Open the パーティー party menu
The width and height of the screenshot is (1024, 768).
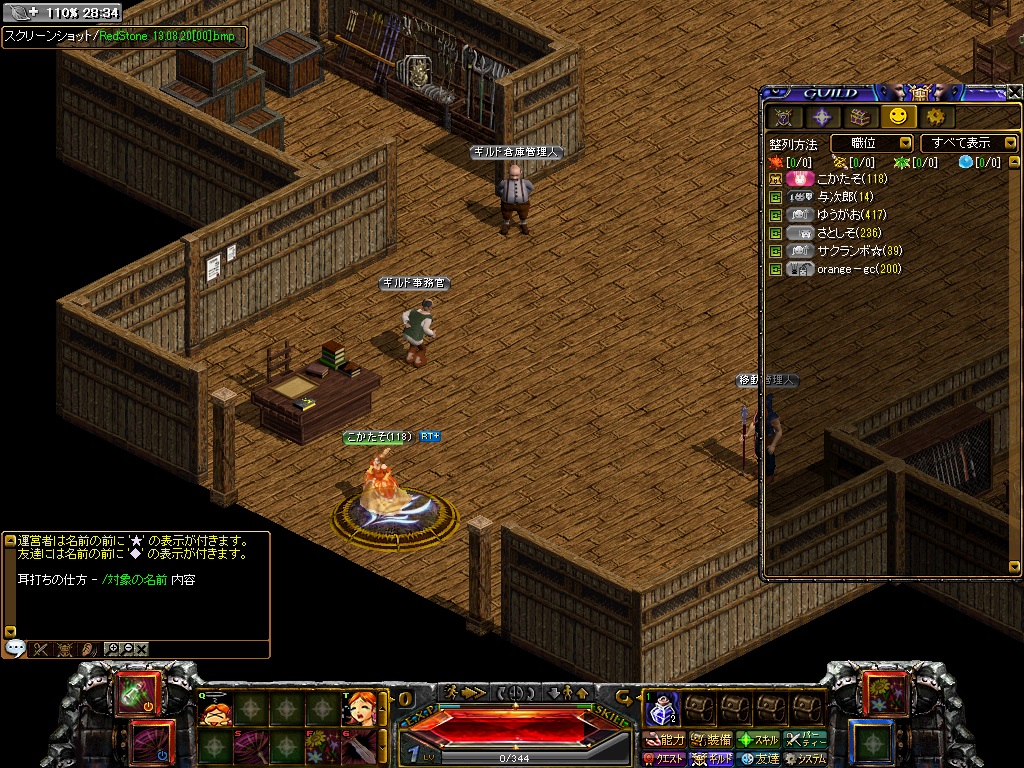tap(805, 740)
